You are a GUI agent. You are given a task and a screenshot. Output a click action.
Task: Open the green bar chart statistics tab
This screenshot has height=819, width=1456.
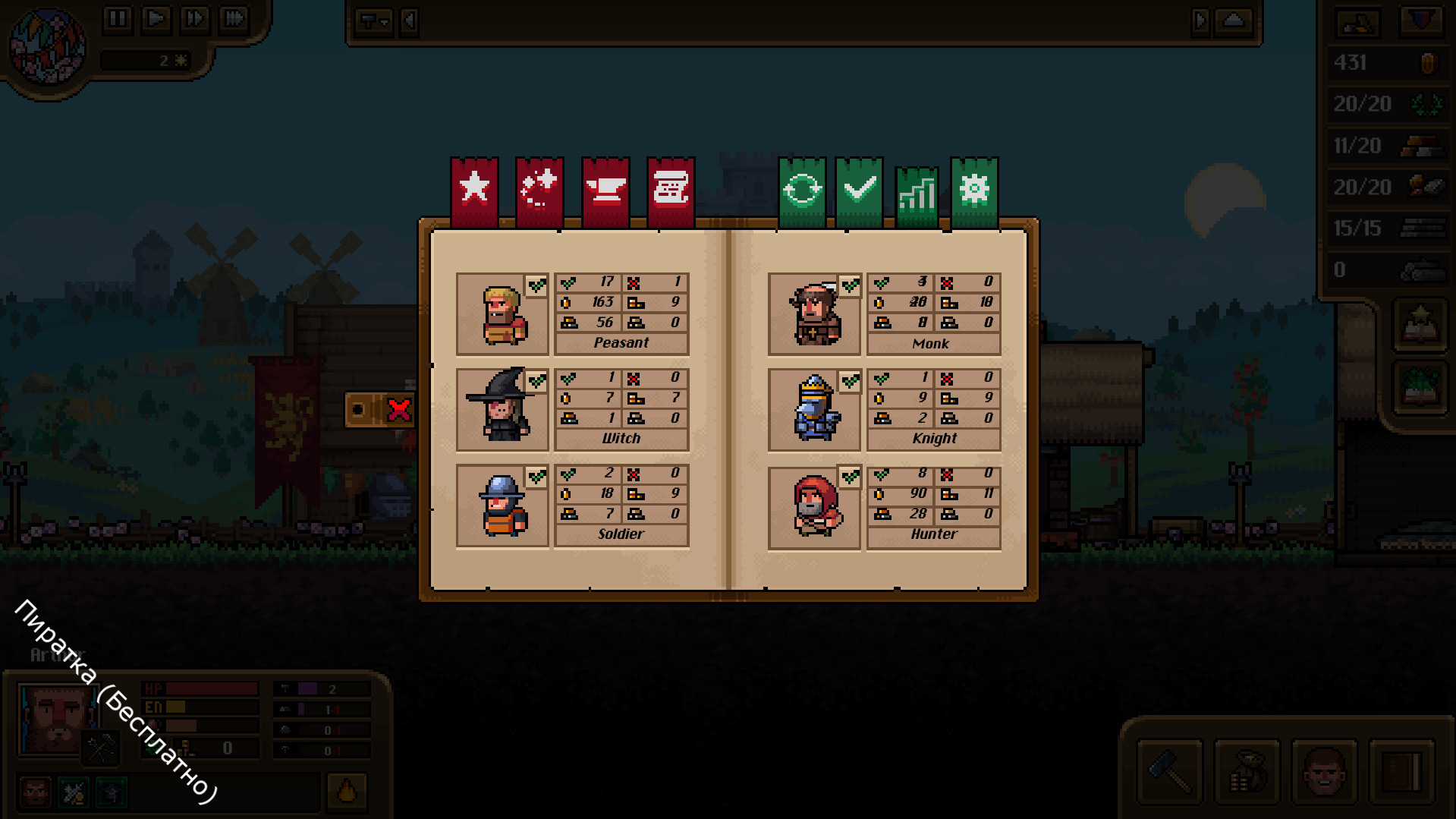[917, 194]
